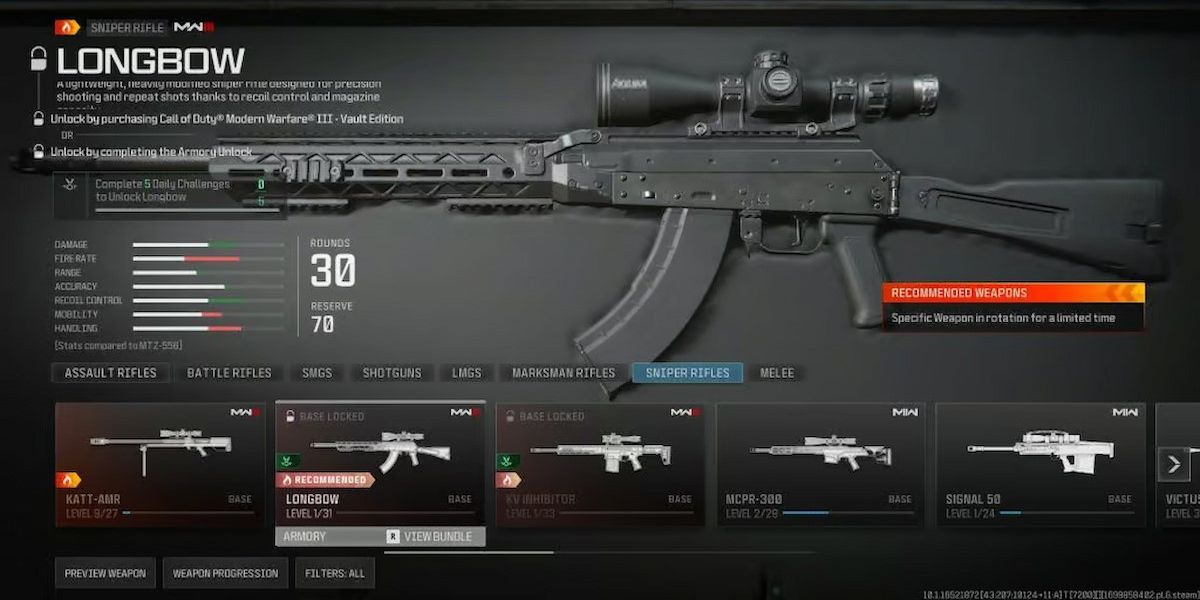Select the Armory Unlock daily challenges box

170,193
